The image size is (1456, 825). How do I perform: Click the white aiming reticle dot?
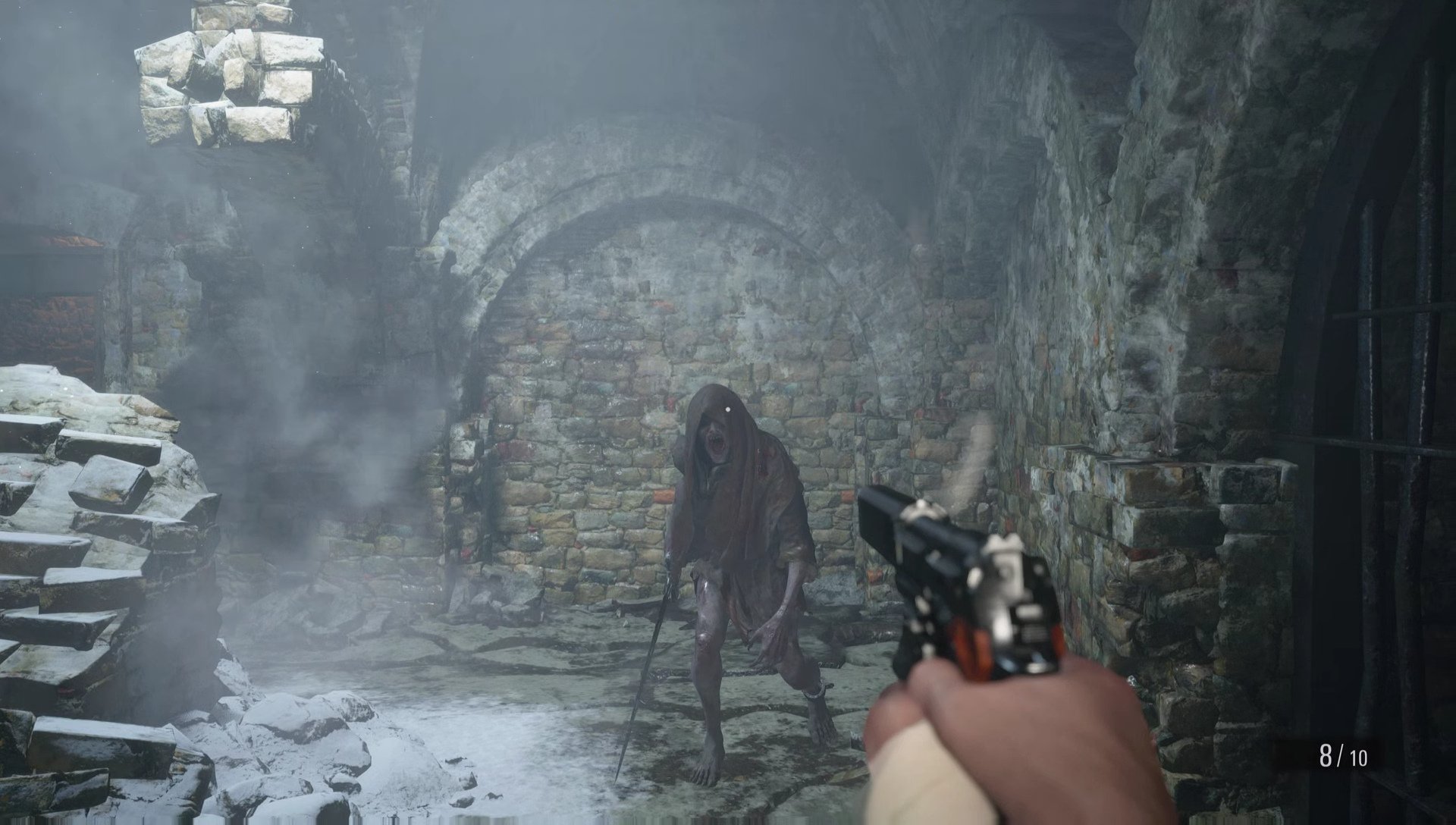click(x=730, y=409)
